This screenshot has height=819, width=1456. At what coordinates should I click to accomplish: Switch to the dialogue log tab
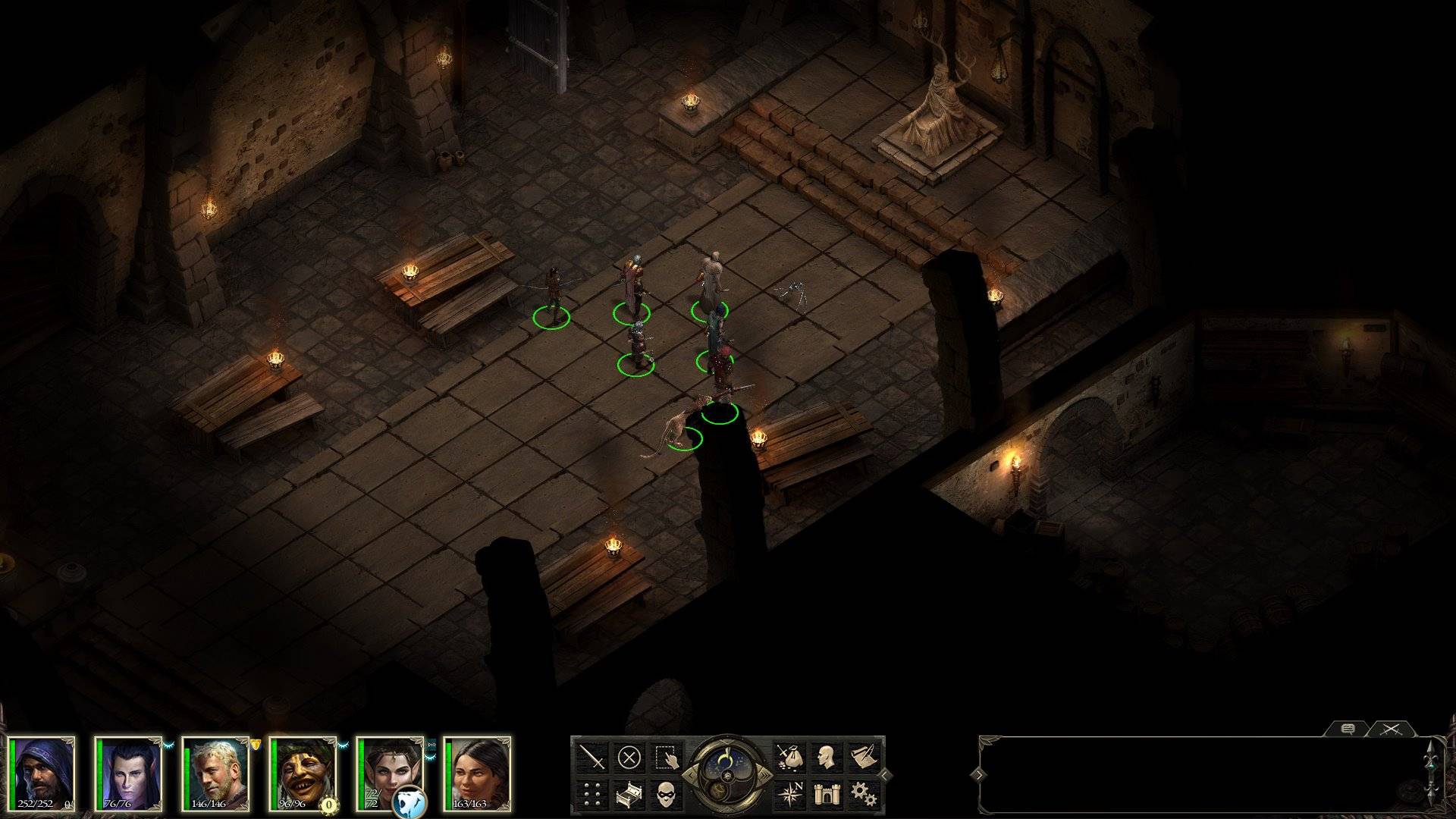(1348, 729)
